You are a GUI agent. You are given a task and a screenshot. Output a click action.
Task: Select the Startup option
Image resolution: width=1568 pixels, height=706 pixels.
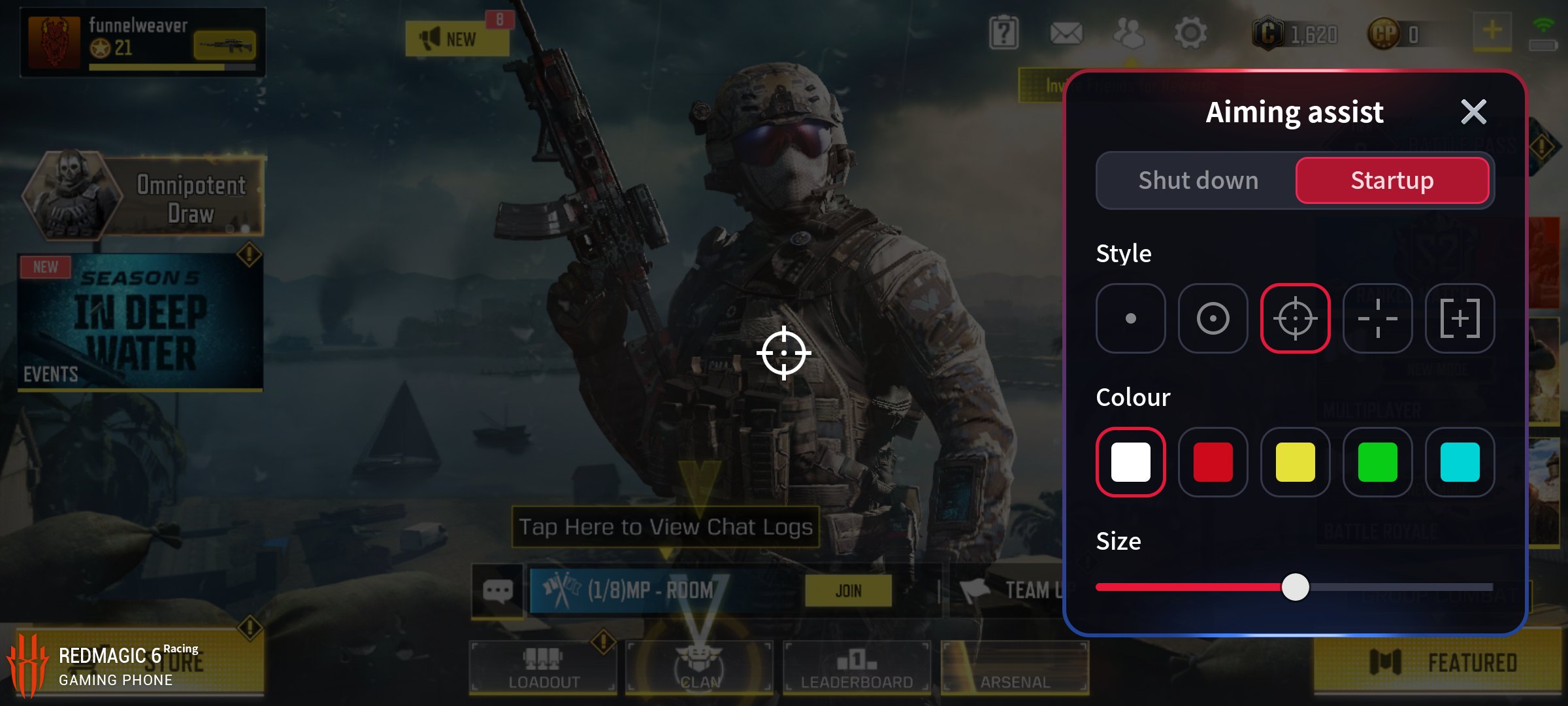[x=1392, y=180]
